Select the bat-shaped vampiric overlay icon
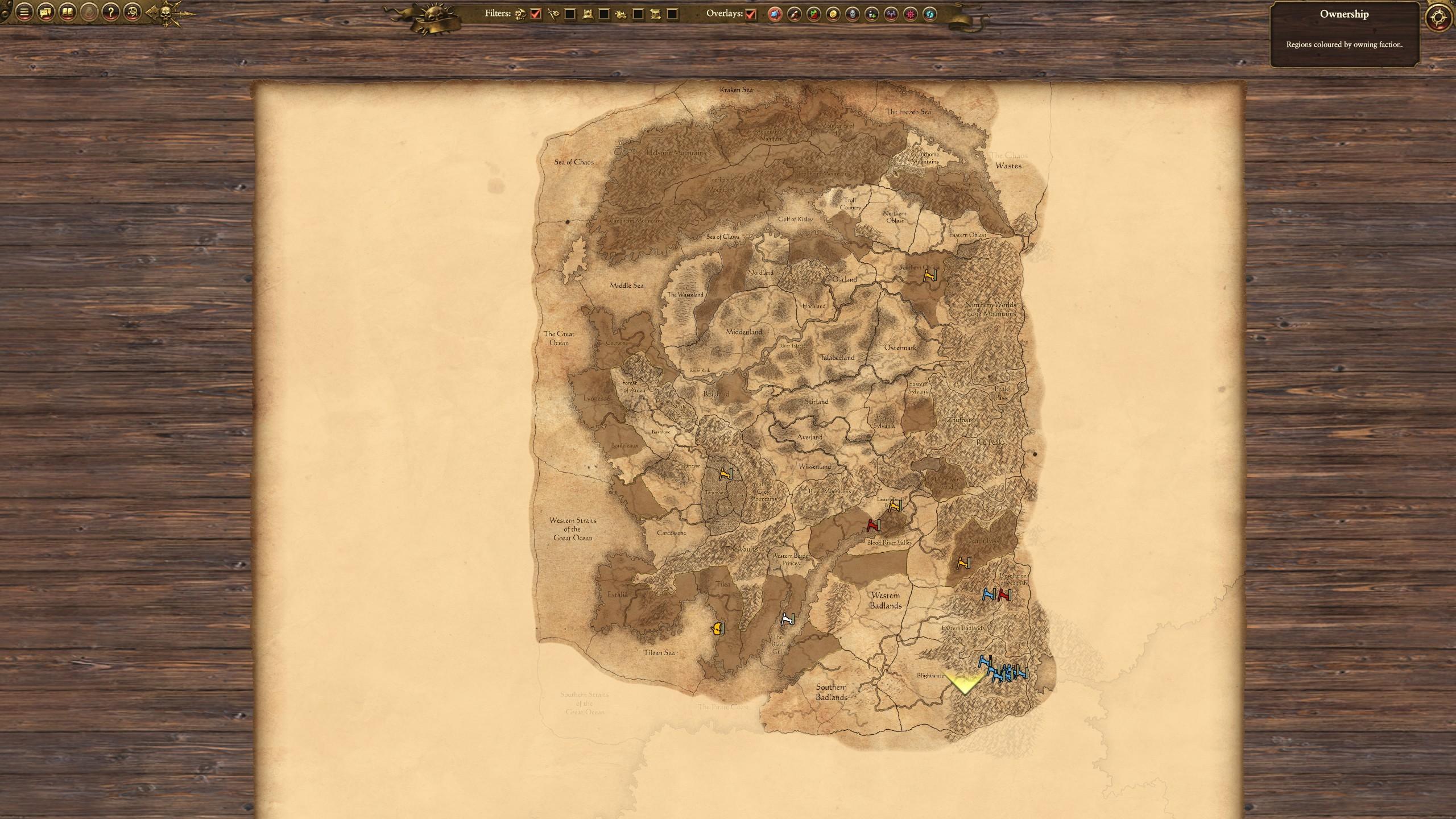 (891, 14)
